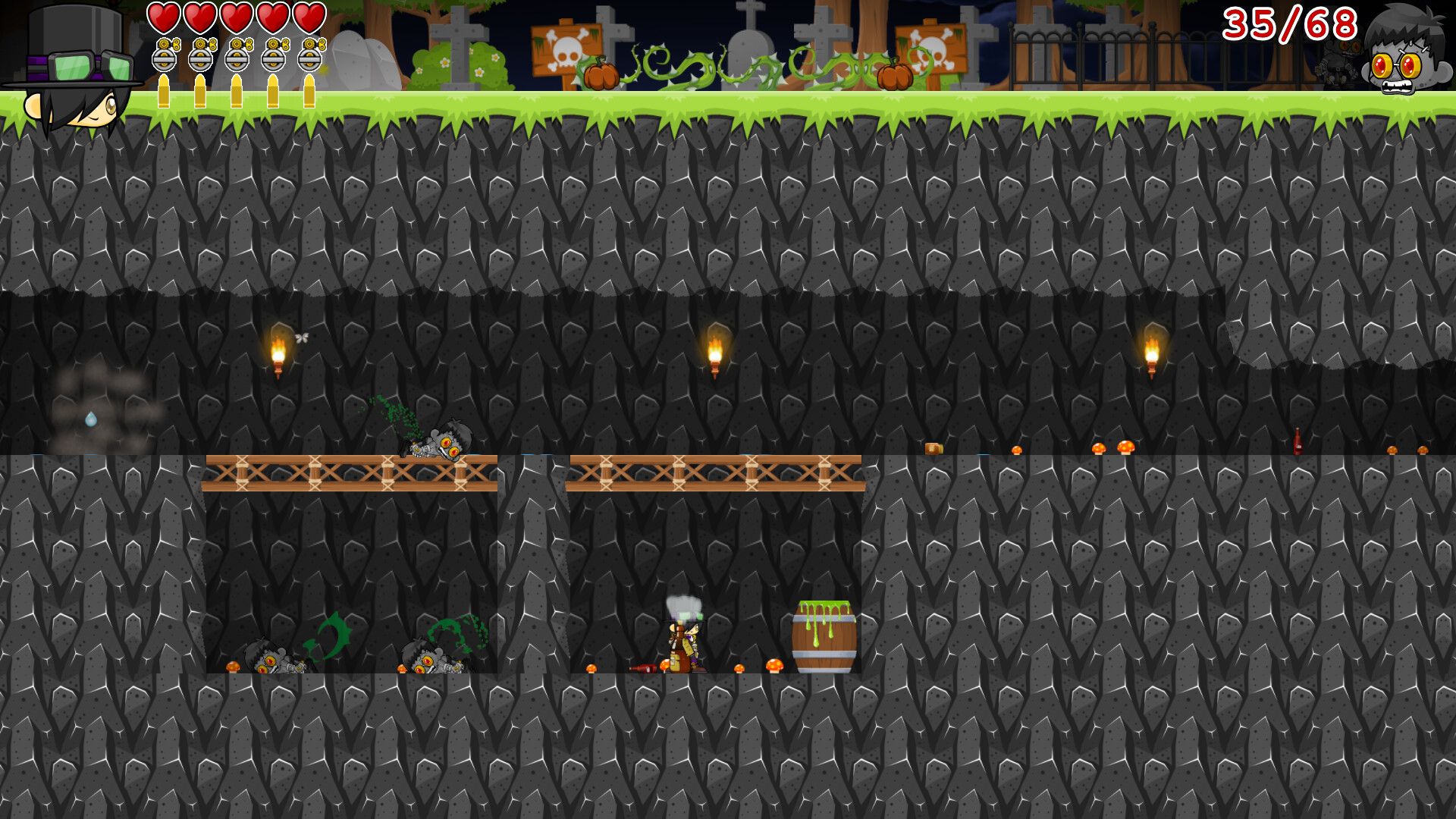
Task: Click the pumpkin beside the skull sign
Action: [599, 74]
